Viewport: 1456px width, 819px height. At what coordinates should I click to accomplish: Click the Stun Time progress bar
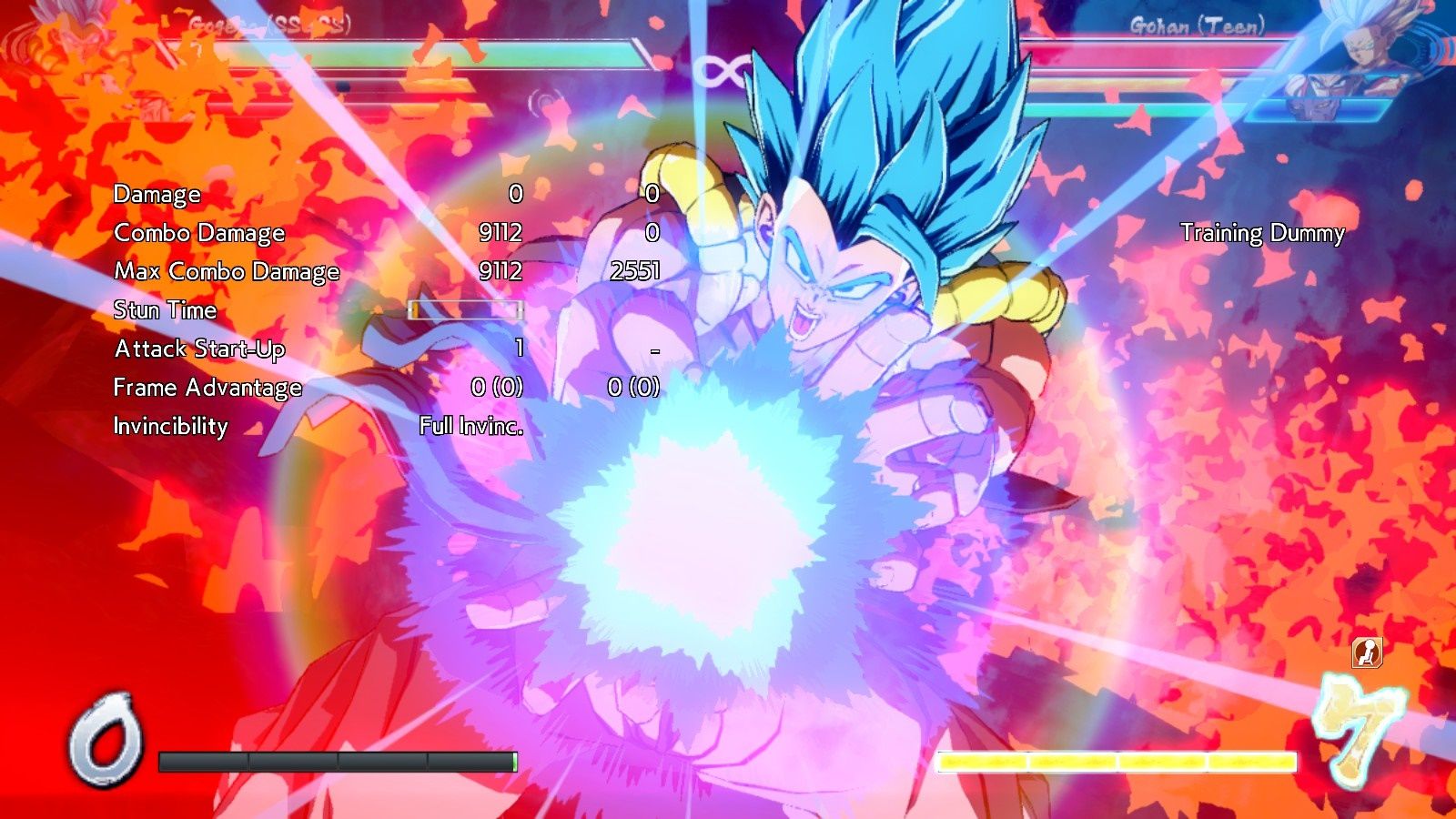tap(464, 309)
